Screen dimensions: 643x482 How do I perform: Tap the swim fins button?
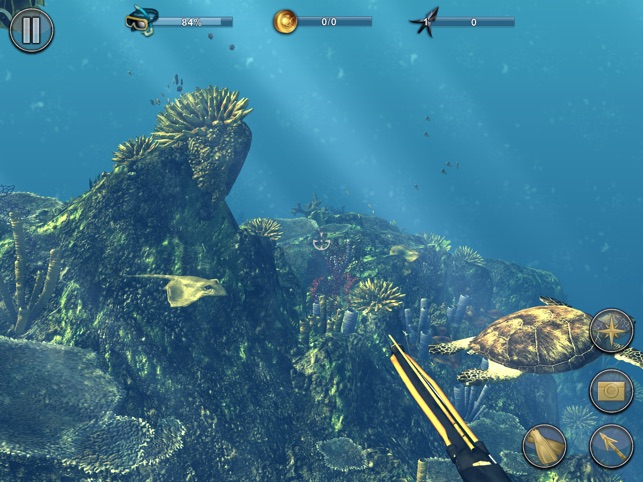(x=544, y=446)
